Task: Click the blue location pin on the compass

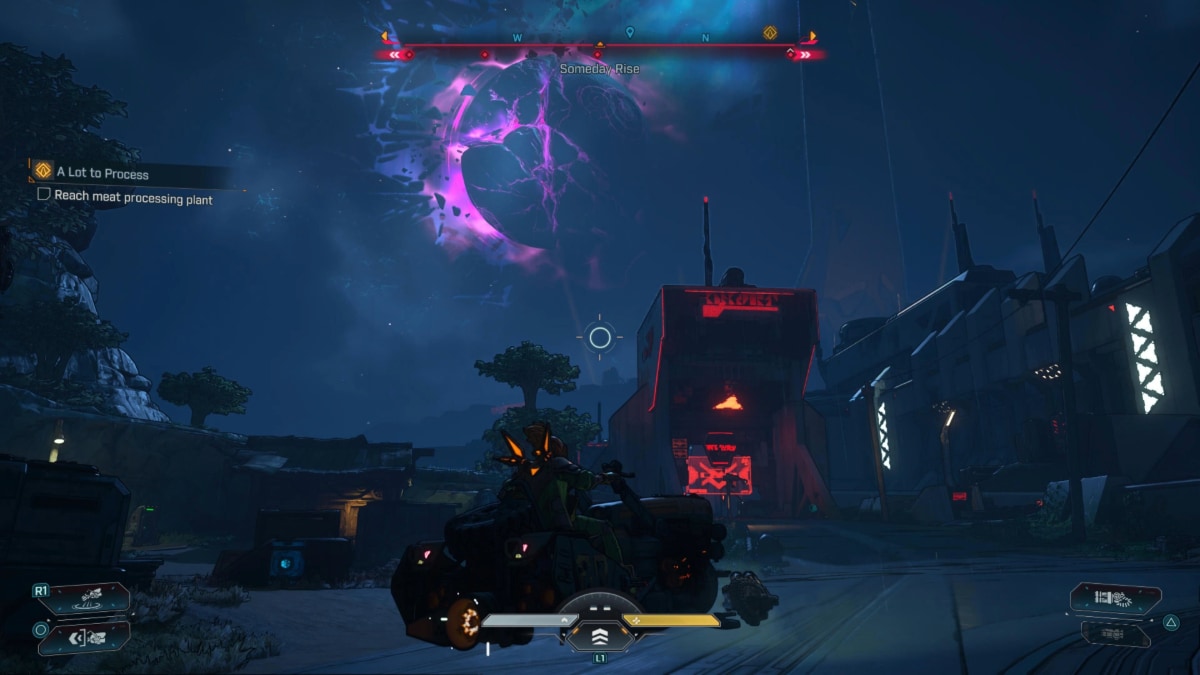Action: click(x=629, y=33)
